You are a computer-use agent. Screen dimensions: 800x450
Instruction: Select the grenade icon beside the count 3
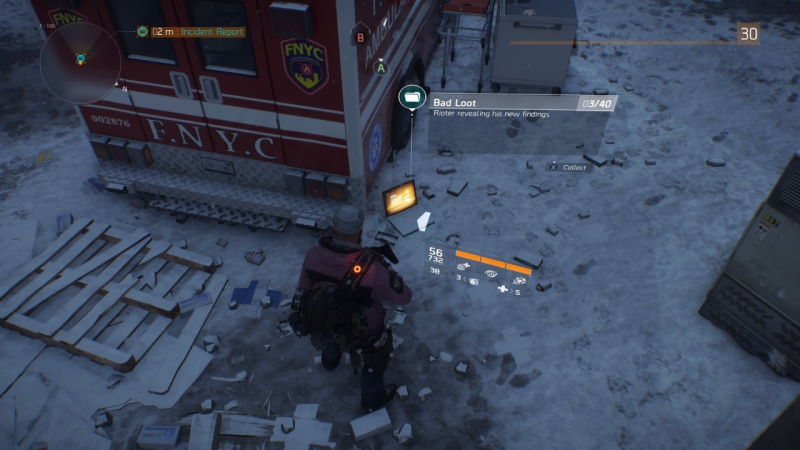point(473,283)
